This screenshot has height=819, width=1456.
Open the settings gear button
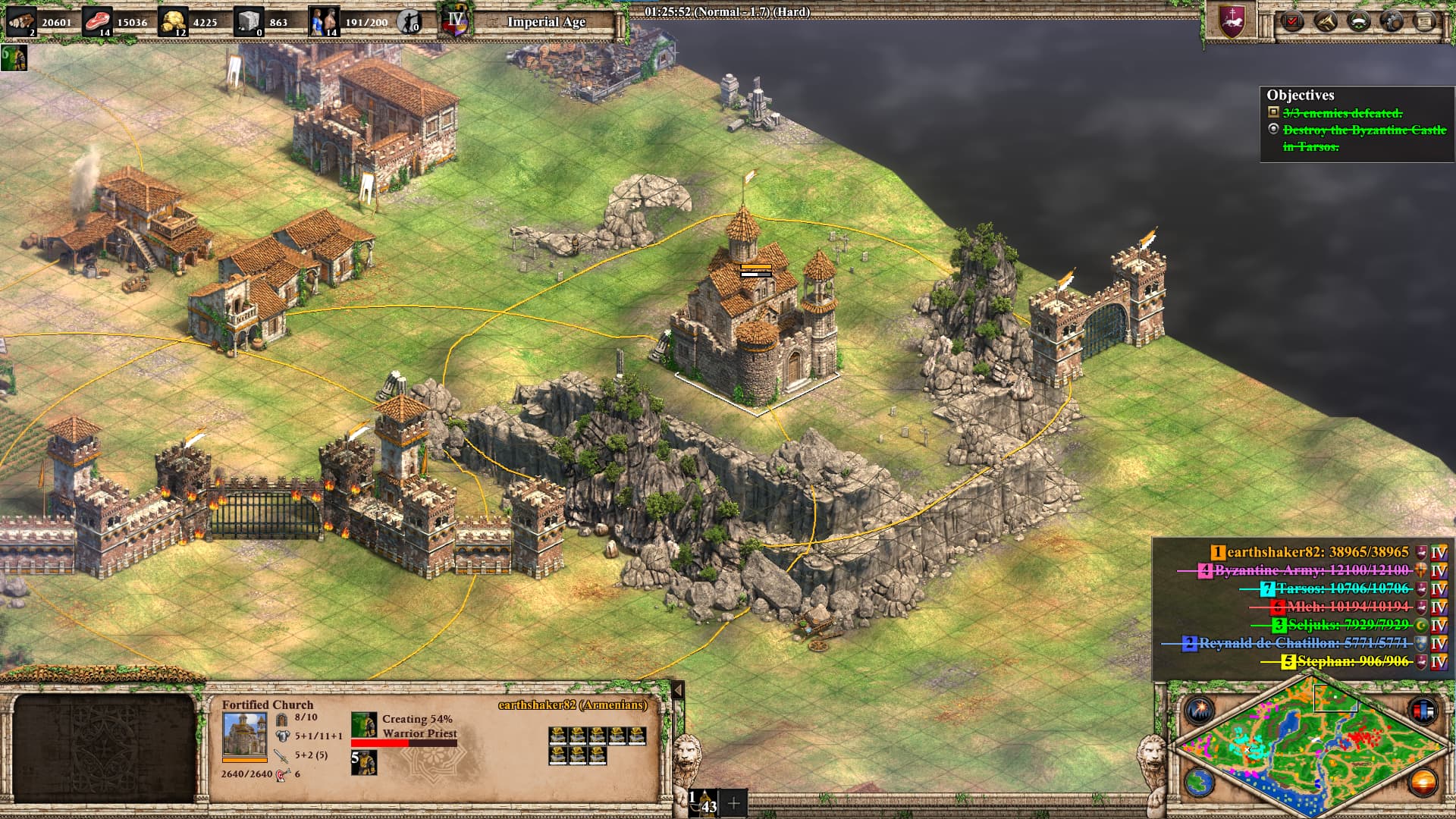click(1392, 21)
